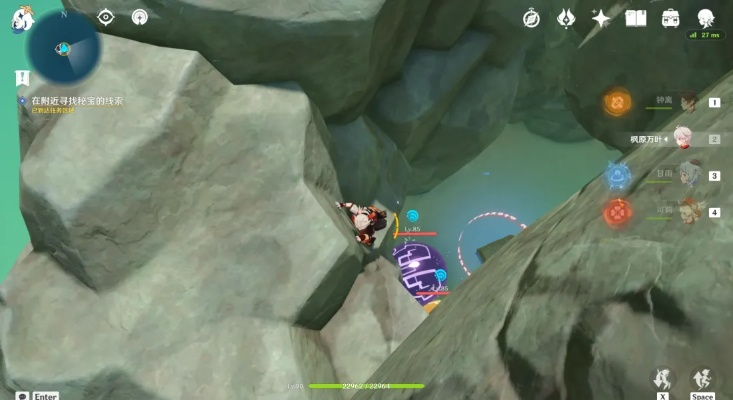Select active character Kaedehara Kazuha
The height and width of the screenshot is (400, 733).
pos(686,138)
